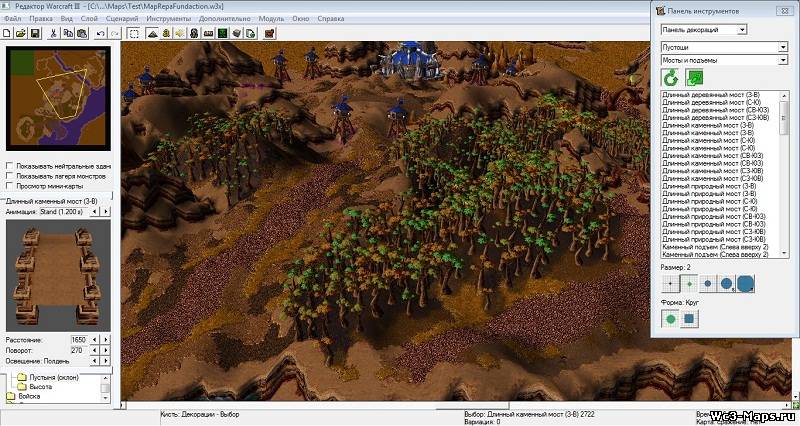Toggle Показывать лагеря монстров checkbox
The height and width of the screenshot is (426, 800).
[x=10, y=176]
